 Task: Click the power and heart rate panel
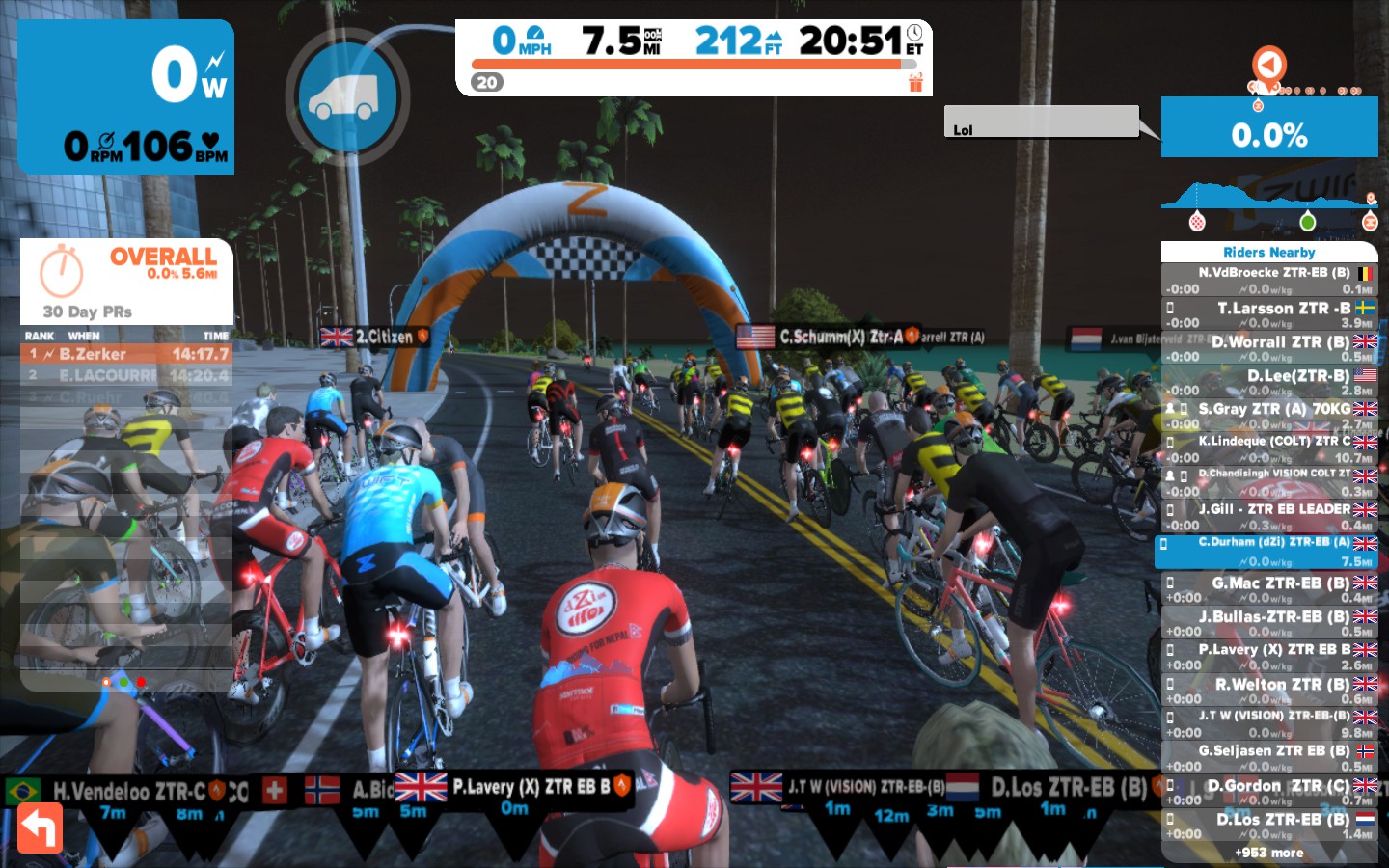click(x=126, y=96)
